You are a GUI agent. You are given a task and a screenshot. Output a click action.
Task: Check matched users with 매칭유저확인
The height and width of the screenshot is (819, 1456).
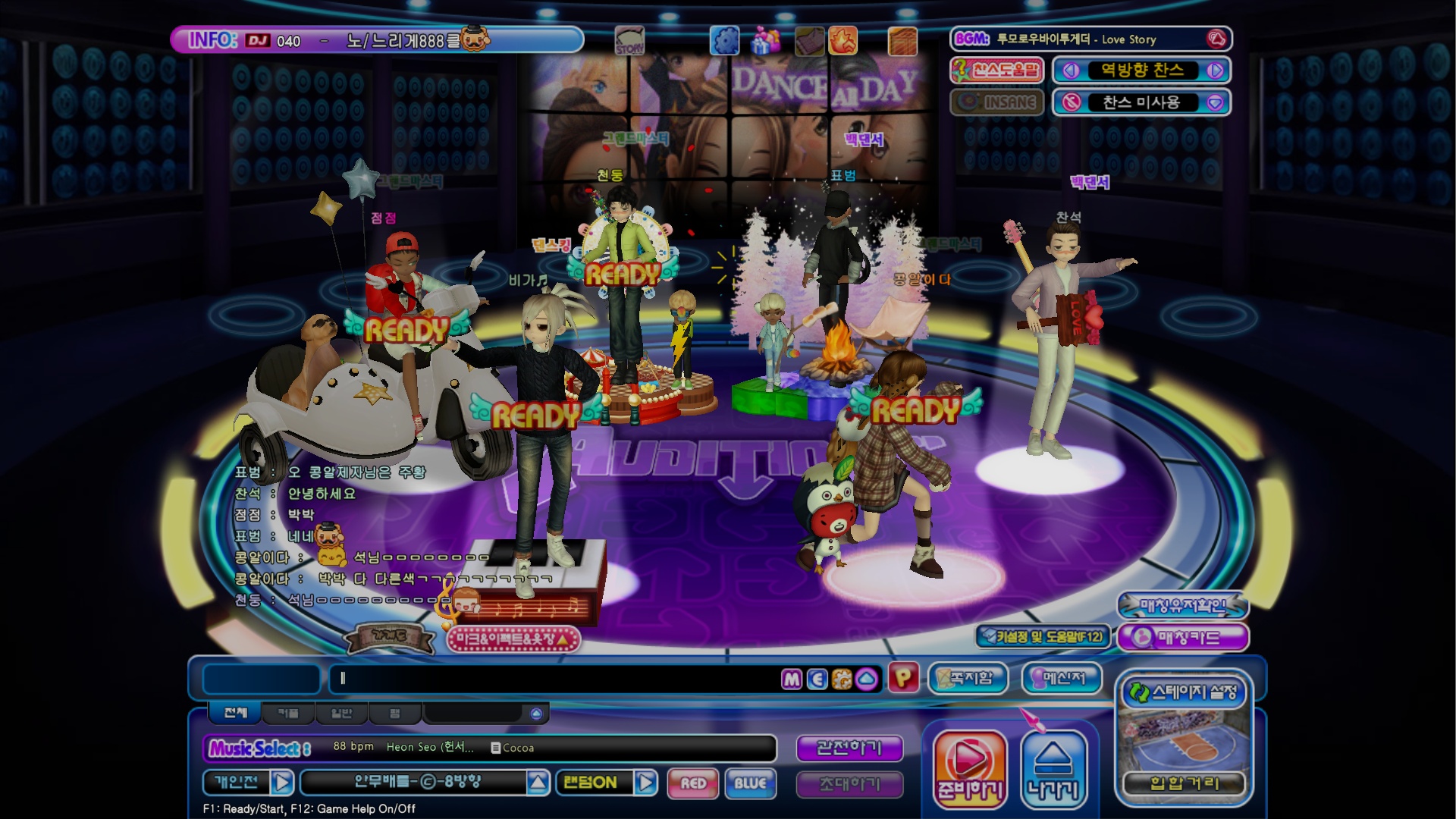point(1182,605)
